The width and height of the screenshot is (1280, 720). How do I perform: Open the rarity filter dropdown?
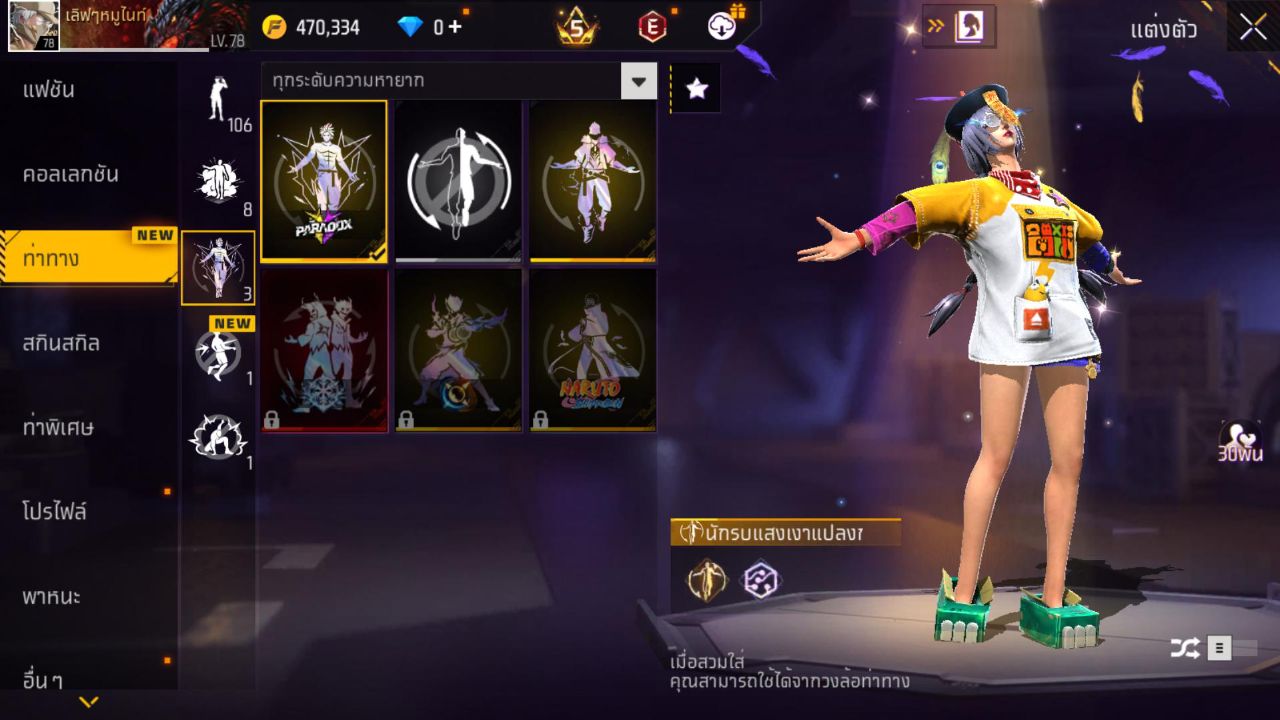tap(639, 83)
